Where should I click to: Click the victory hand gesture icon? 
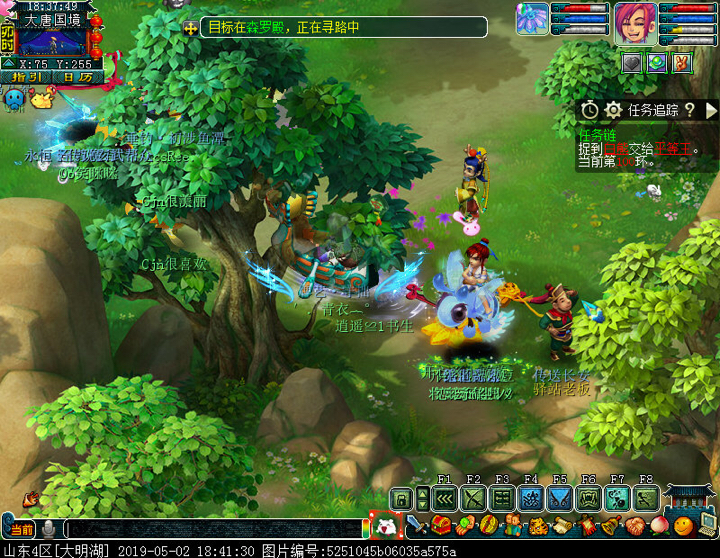pyautogui.click(x=682, y=63)
